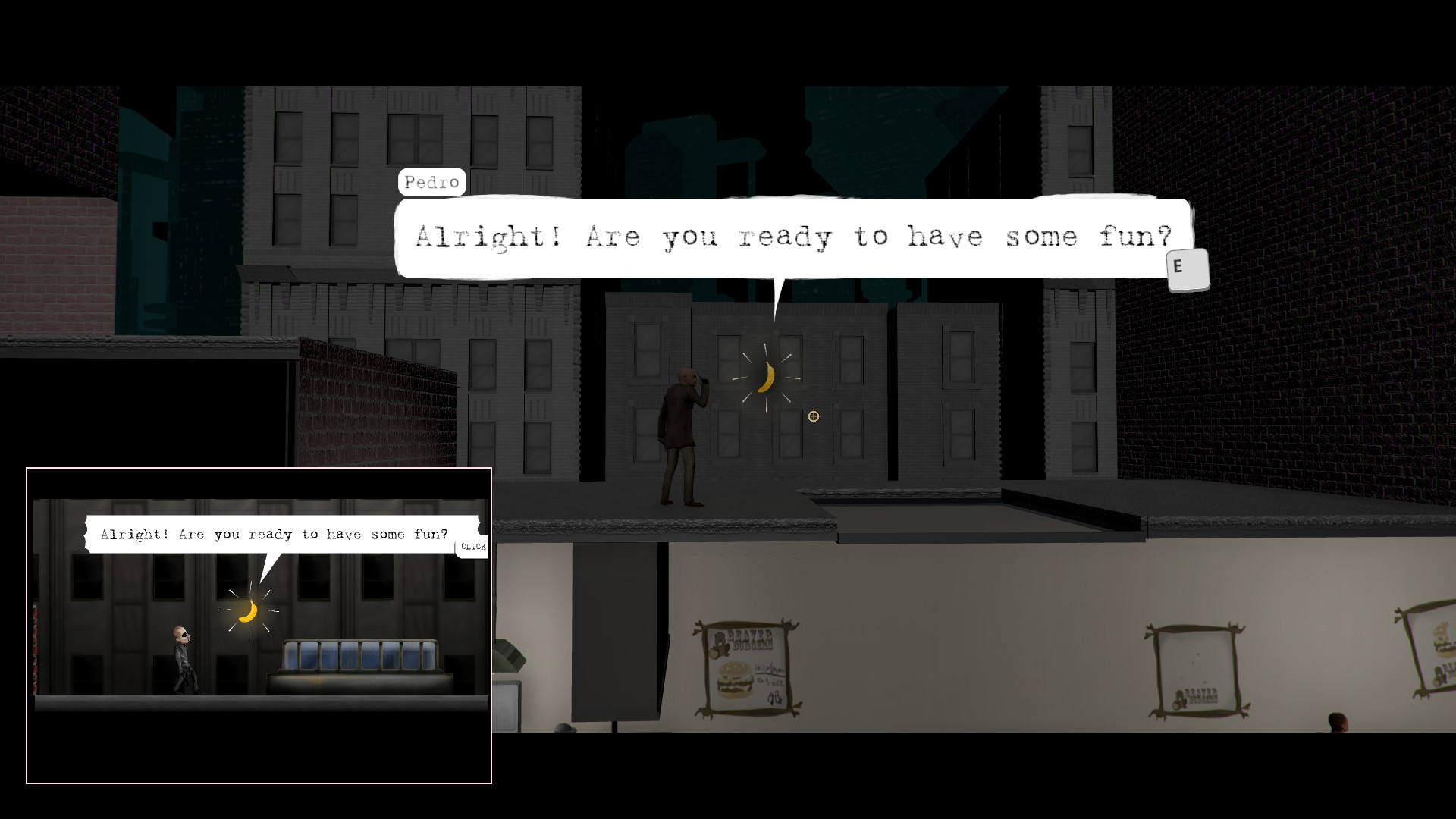
Task: Click the CLICK badge in the inset dialogue
Action: point(472,545)
